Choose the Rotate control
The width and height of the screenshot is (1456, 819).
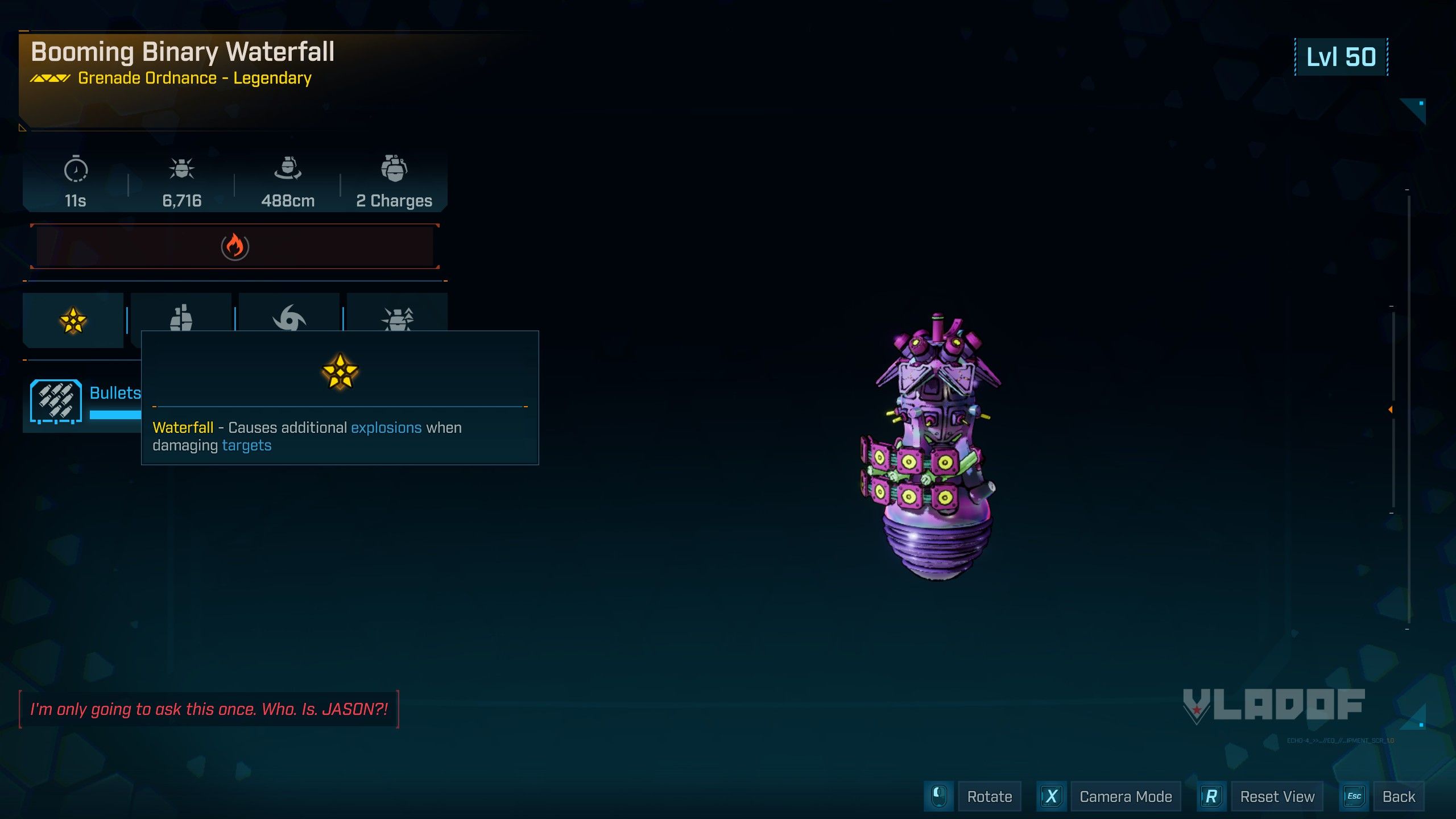click(989, 796)
